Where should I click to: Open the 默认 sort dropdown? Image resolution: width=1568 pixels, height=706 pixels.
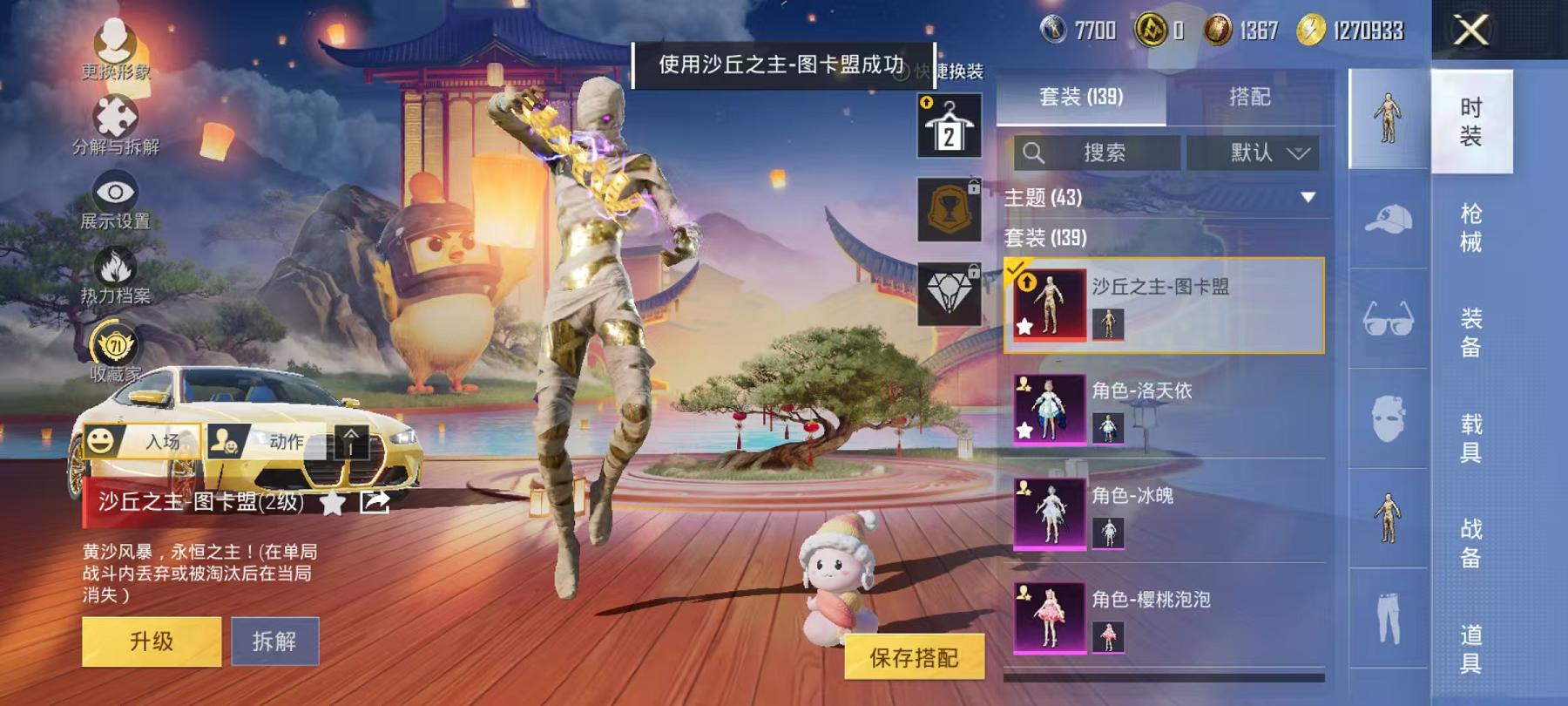click(1257, 153)
